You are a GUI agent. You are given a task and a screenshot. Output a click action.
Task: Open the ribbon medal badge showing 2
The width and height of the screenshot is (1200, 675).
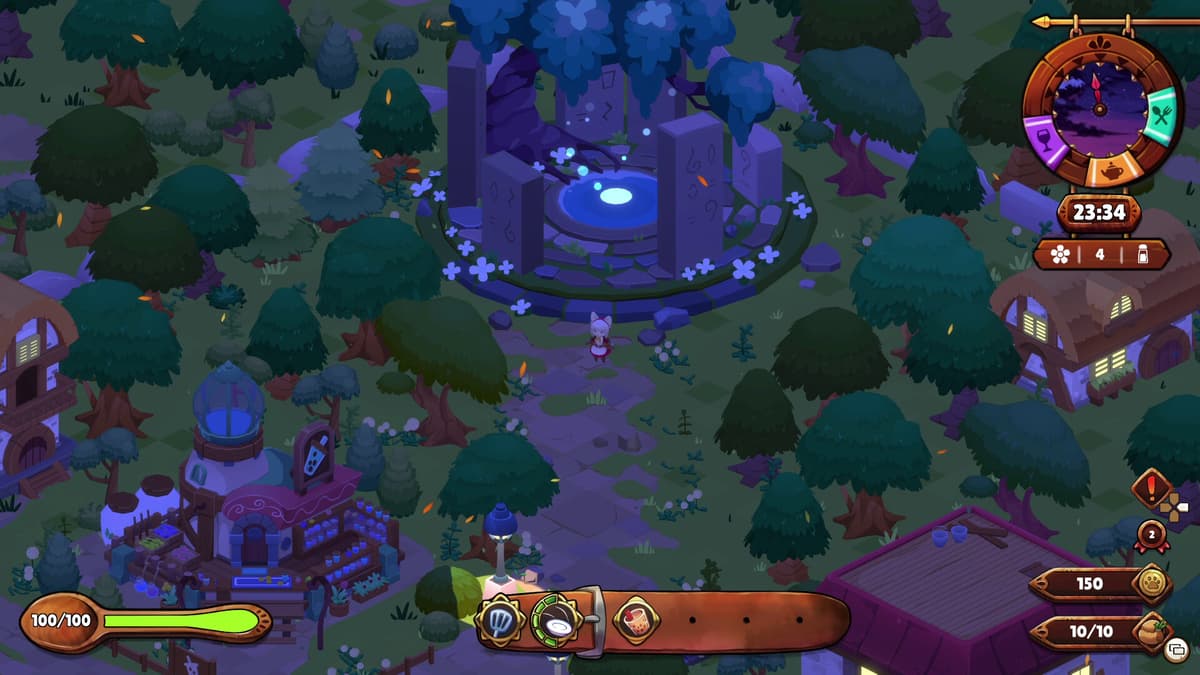1151,536
